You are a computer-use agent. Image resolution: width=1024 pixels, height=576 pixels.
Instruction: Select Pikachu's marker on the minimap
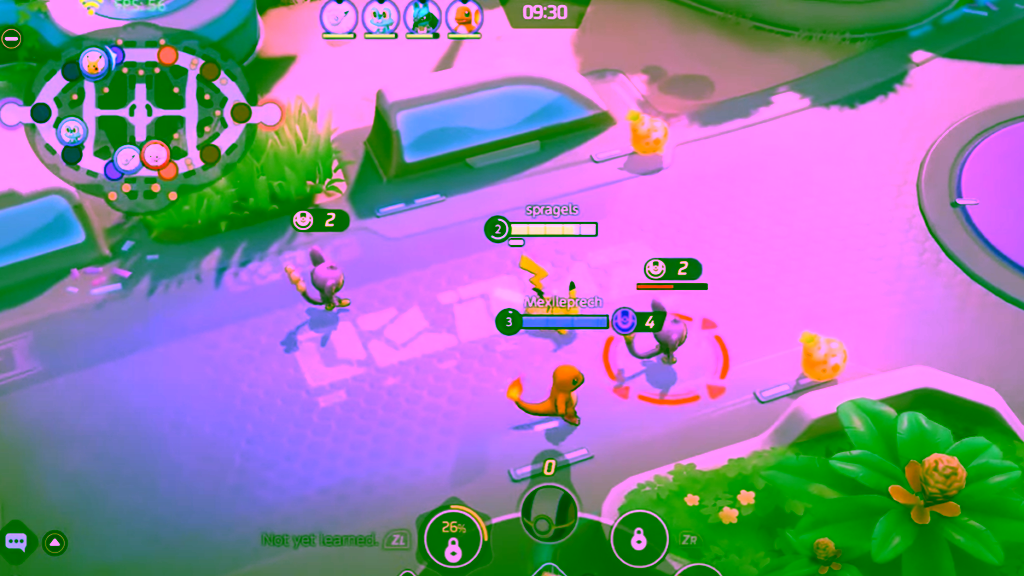93,62
